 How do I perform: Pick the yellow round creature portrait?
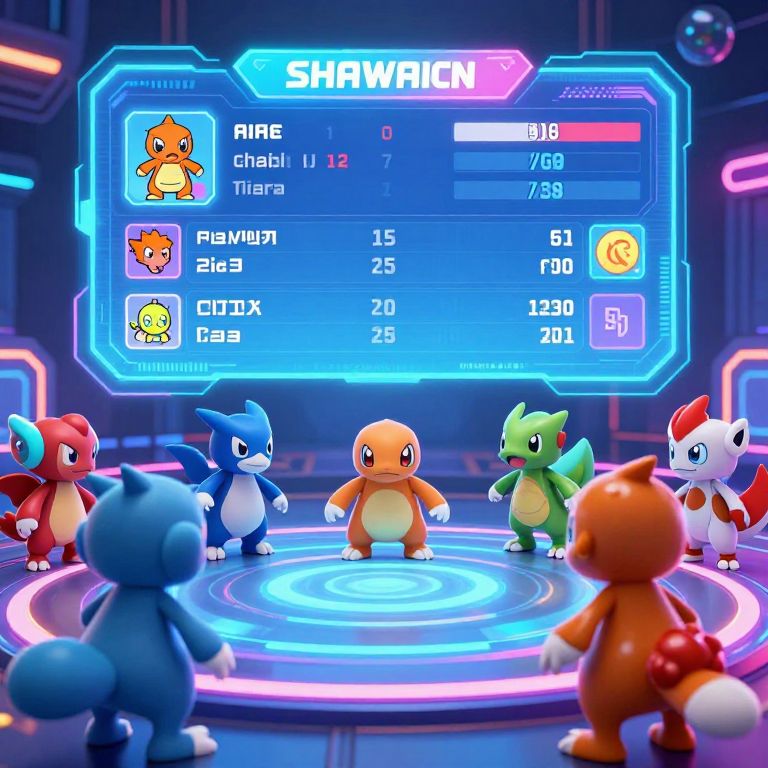[153, 321]
